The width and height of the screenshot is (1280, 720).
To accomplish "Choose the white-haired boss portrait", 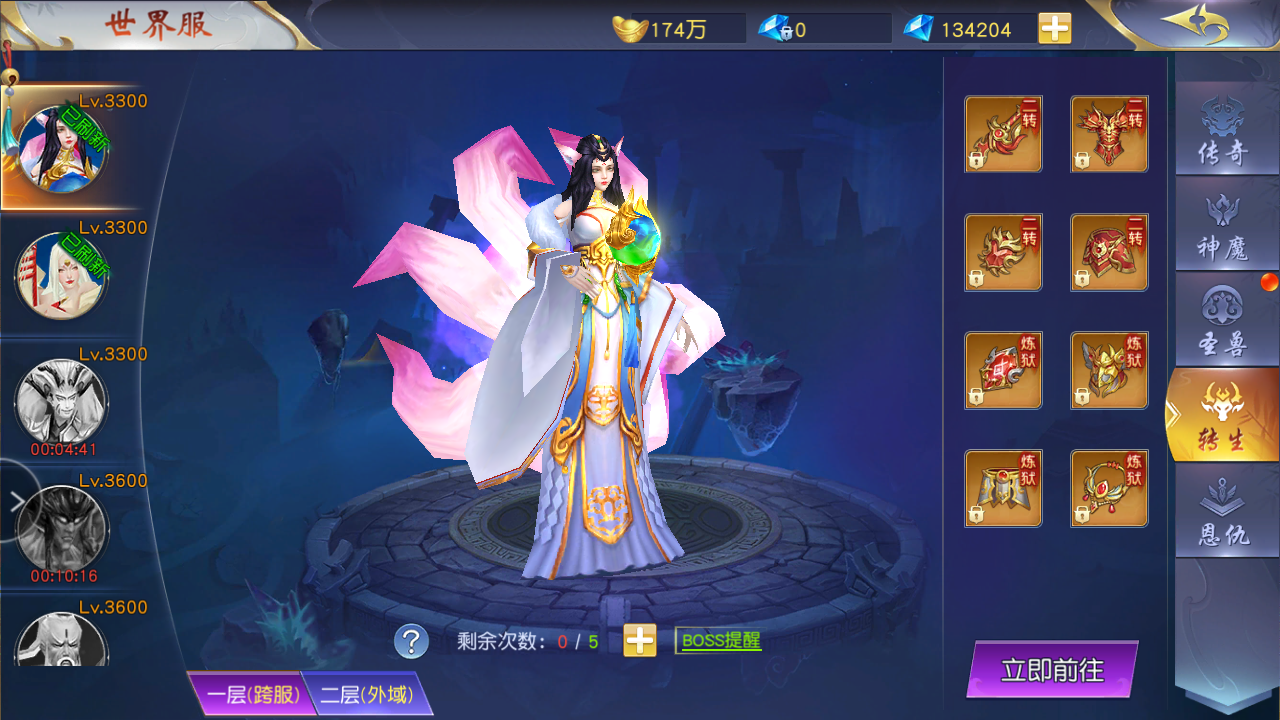I will 60,276.
